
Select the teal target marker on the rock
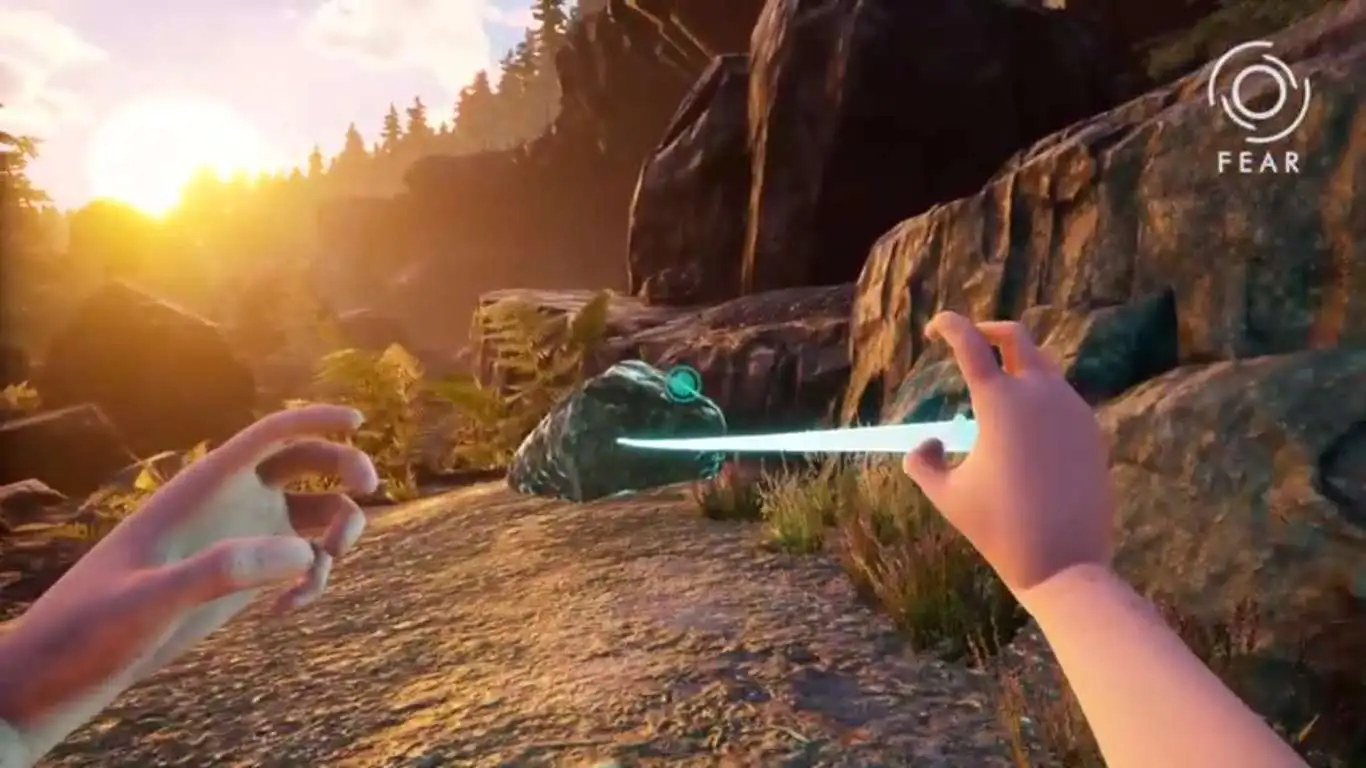[x=684, y=383]
